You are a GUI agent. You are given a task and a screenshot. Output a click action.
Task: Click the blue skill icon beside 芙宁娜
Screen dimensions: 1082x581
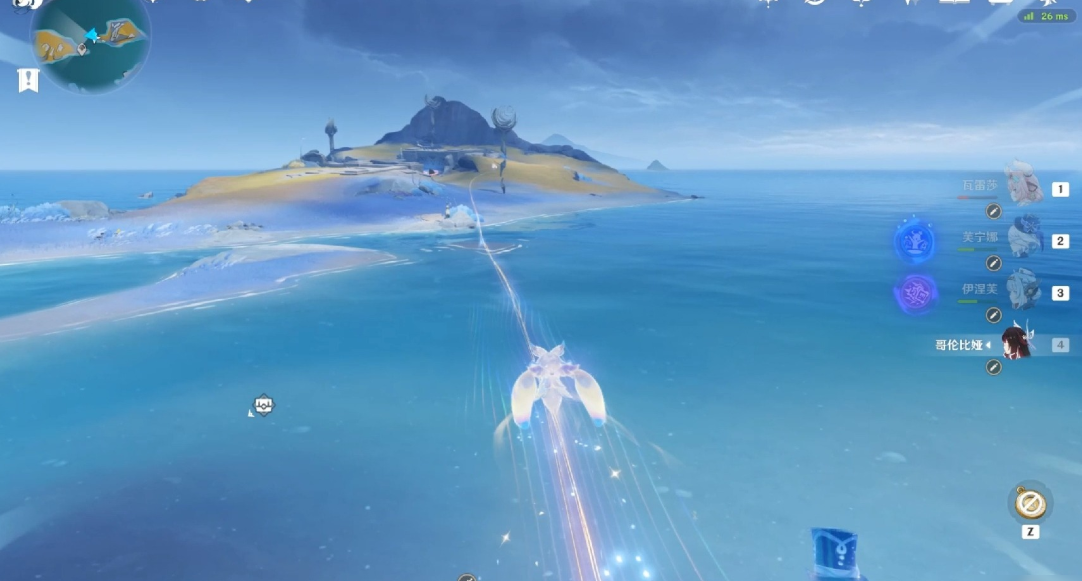click(x=915, y=240)
